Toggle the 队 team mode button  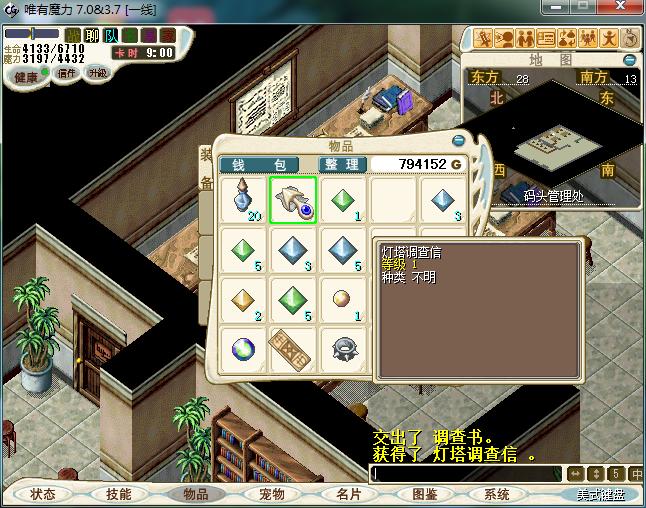[111, 35]
